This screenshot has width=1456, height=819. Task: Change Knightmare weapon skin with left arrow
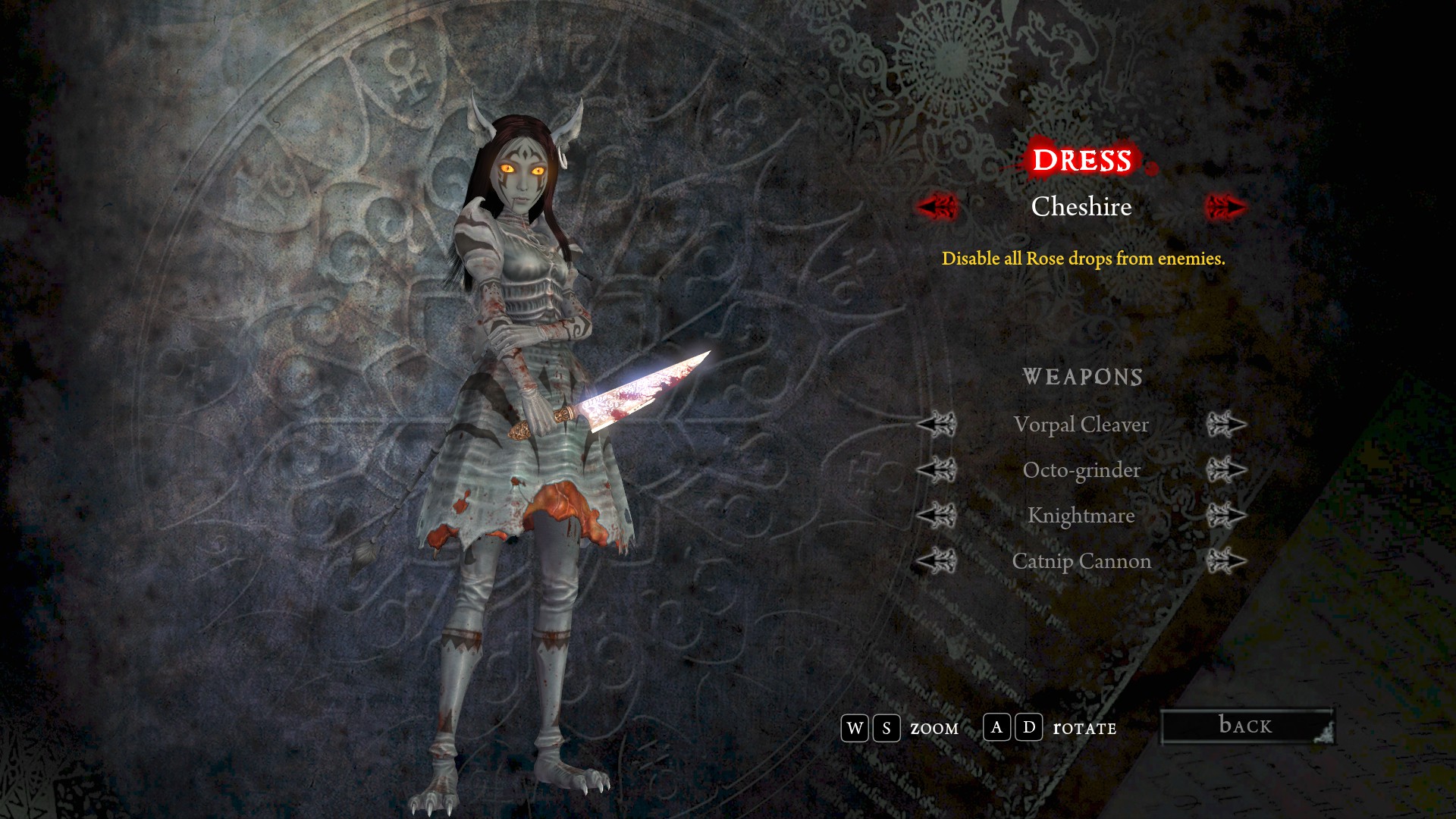coord(937,516)
